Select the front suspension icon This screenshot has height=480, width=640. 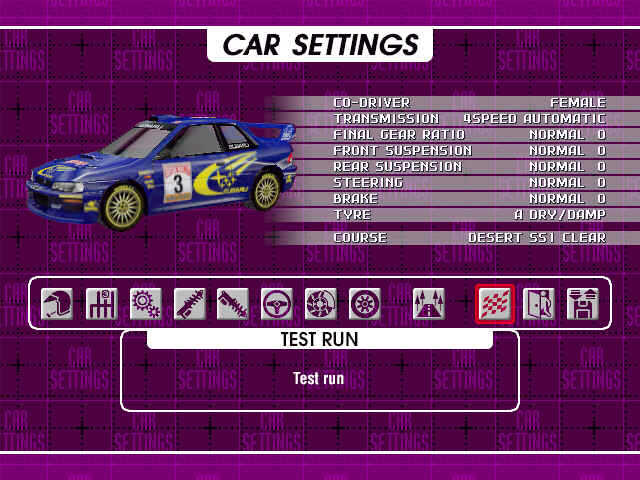coord(189,303)
